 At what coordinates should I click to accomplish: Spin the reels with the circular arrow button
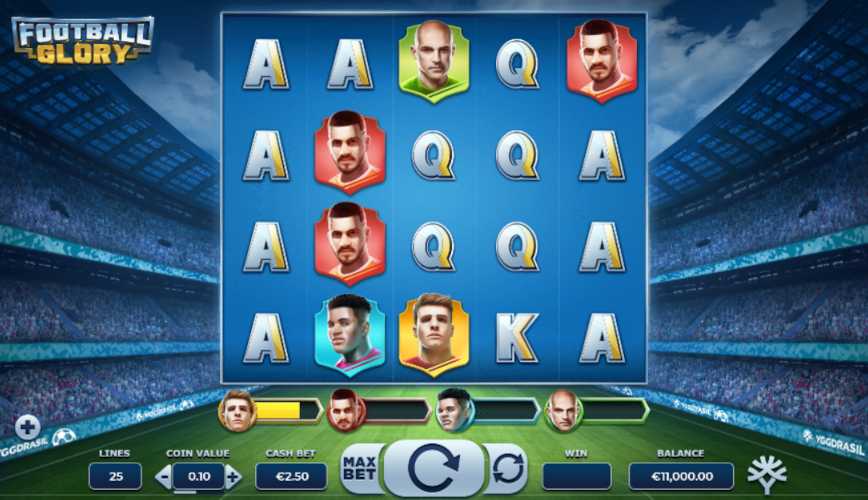coord(434,468)
